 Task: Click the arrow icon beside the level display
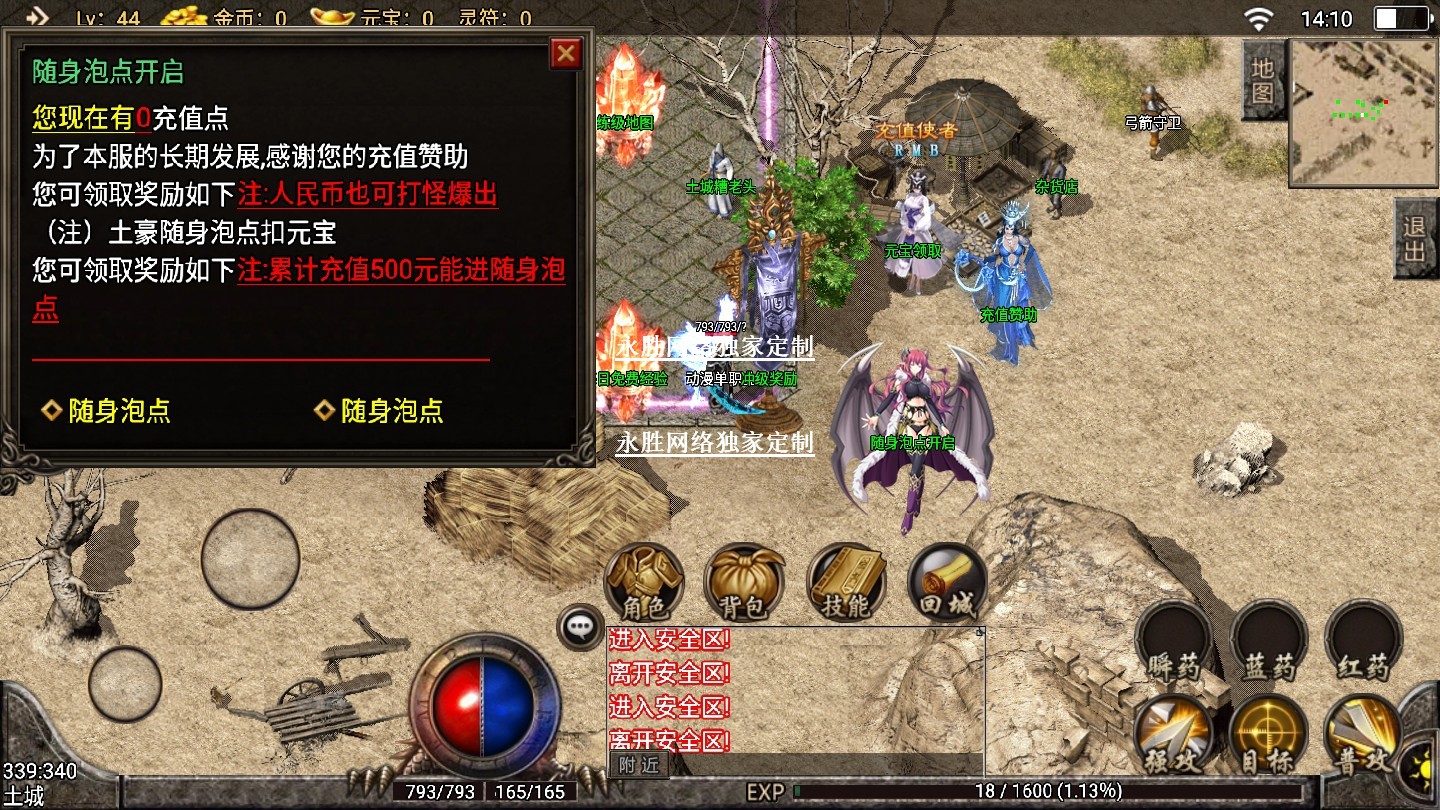click(37, 17)
